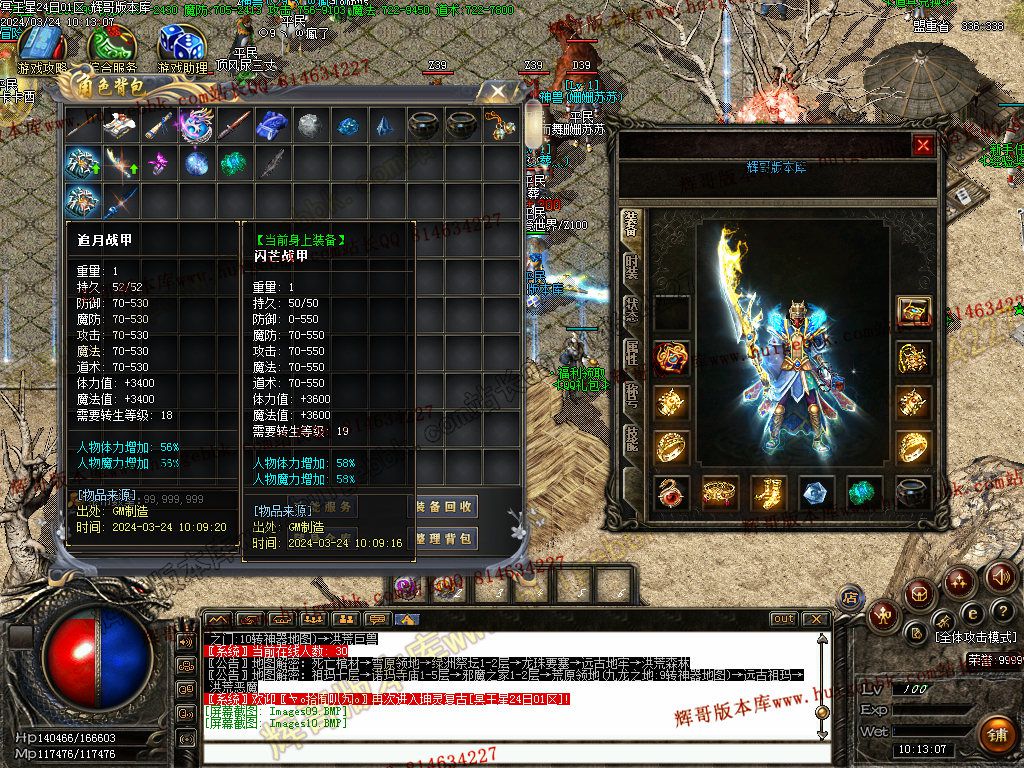Open the 综合服务 general services icon

click(x=111, y=47)
